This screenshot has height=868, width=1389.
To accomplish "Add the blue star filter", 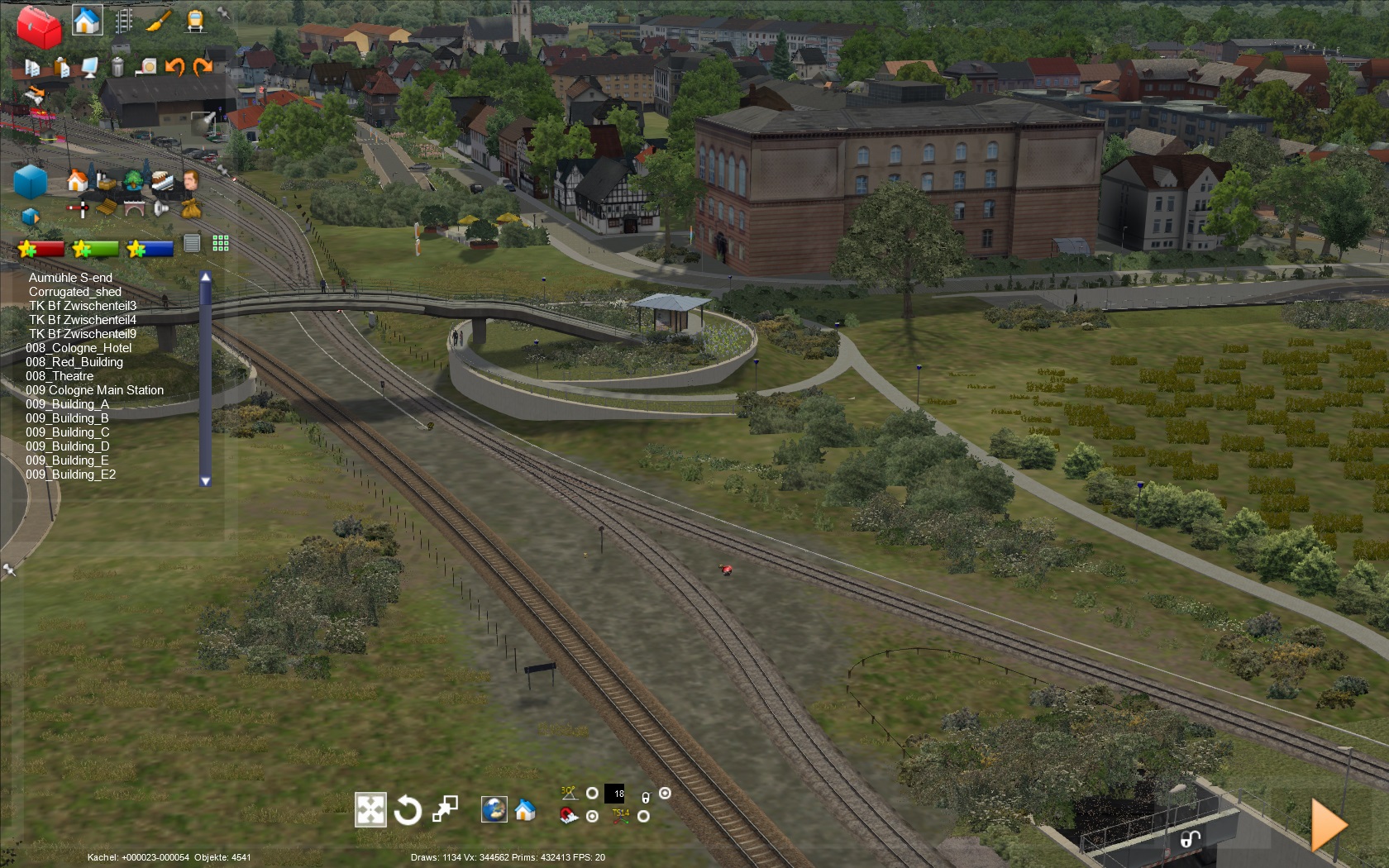I will coord(150,248).
